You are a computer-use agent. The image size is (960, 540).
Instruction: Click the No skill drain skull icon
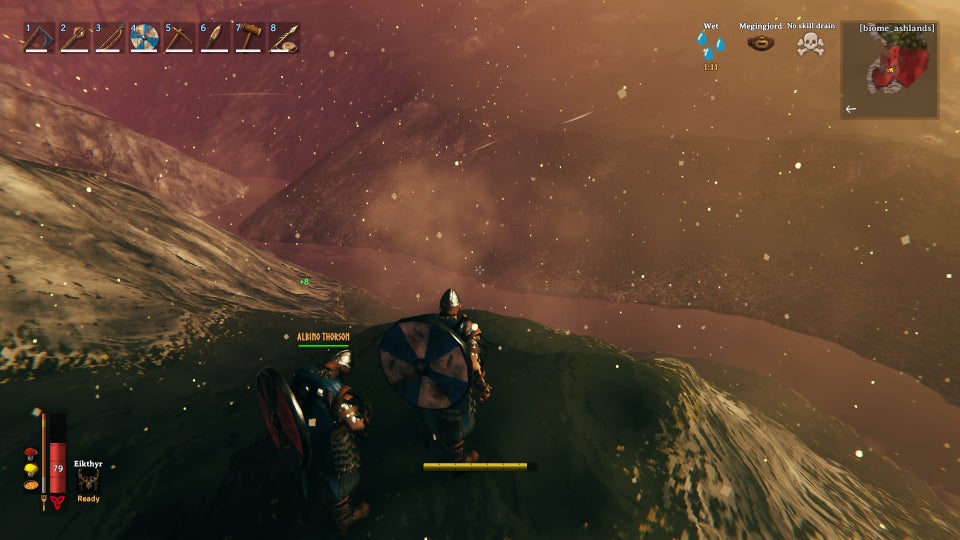[811, 43]
